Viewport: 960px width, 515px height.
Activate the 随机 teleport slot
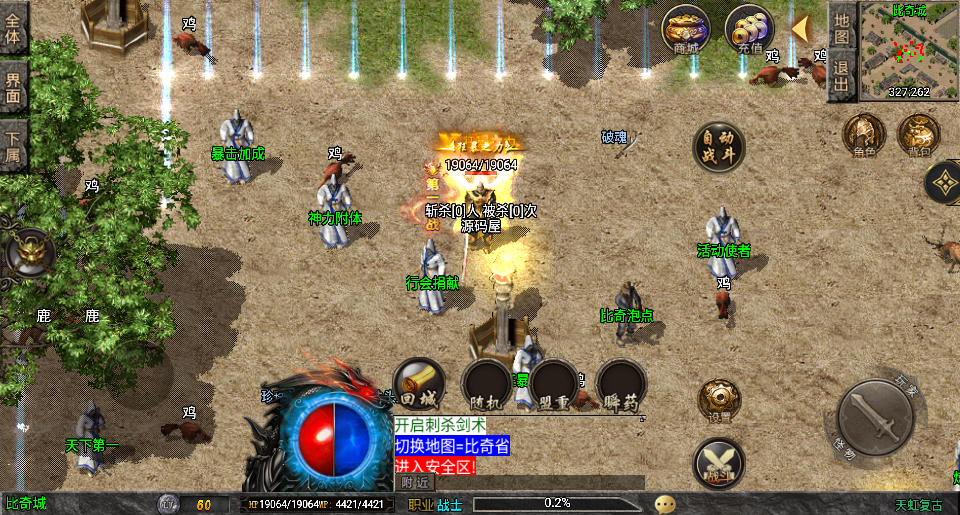tap(486, 385)
